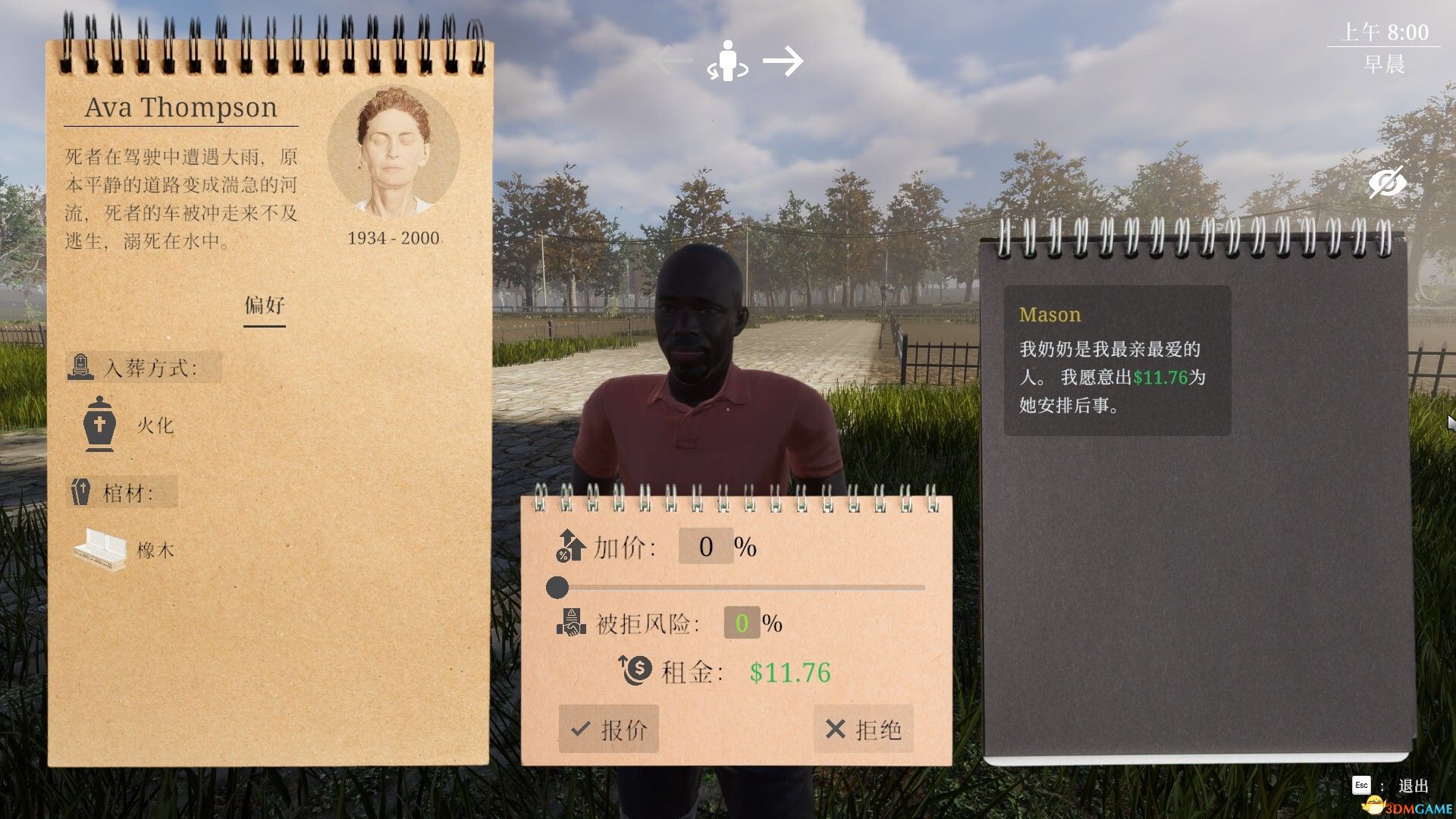Click the 加价 percentage value field

pos(706,545)
